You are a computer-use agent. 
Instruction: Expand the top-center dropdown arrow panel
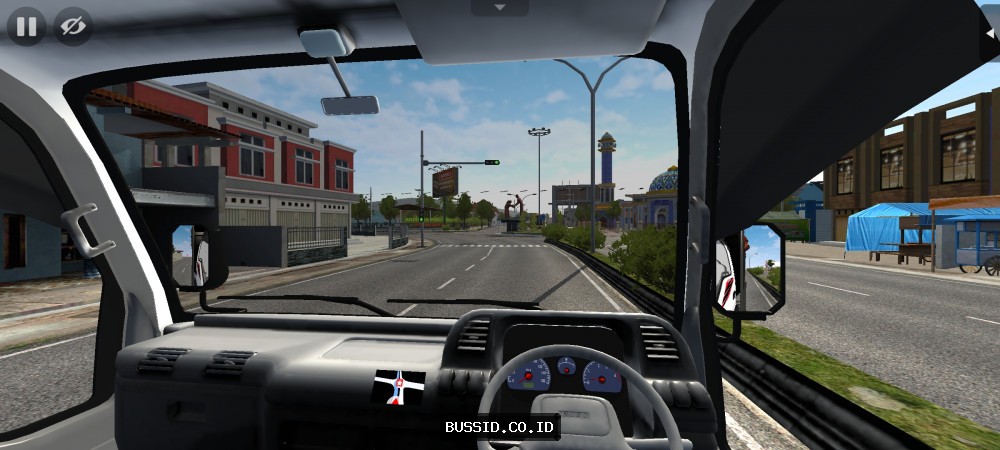[498, 7]
